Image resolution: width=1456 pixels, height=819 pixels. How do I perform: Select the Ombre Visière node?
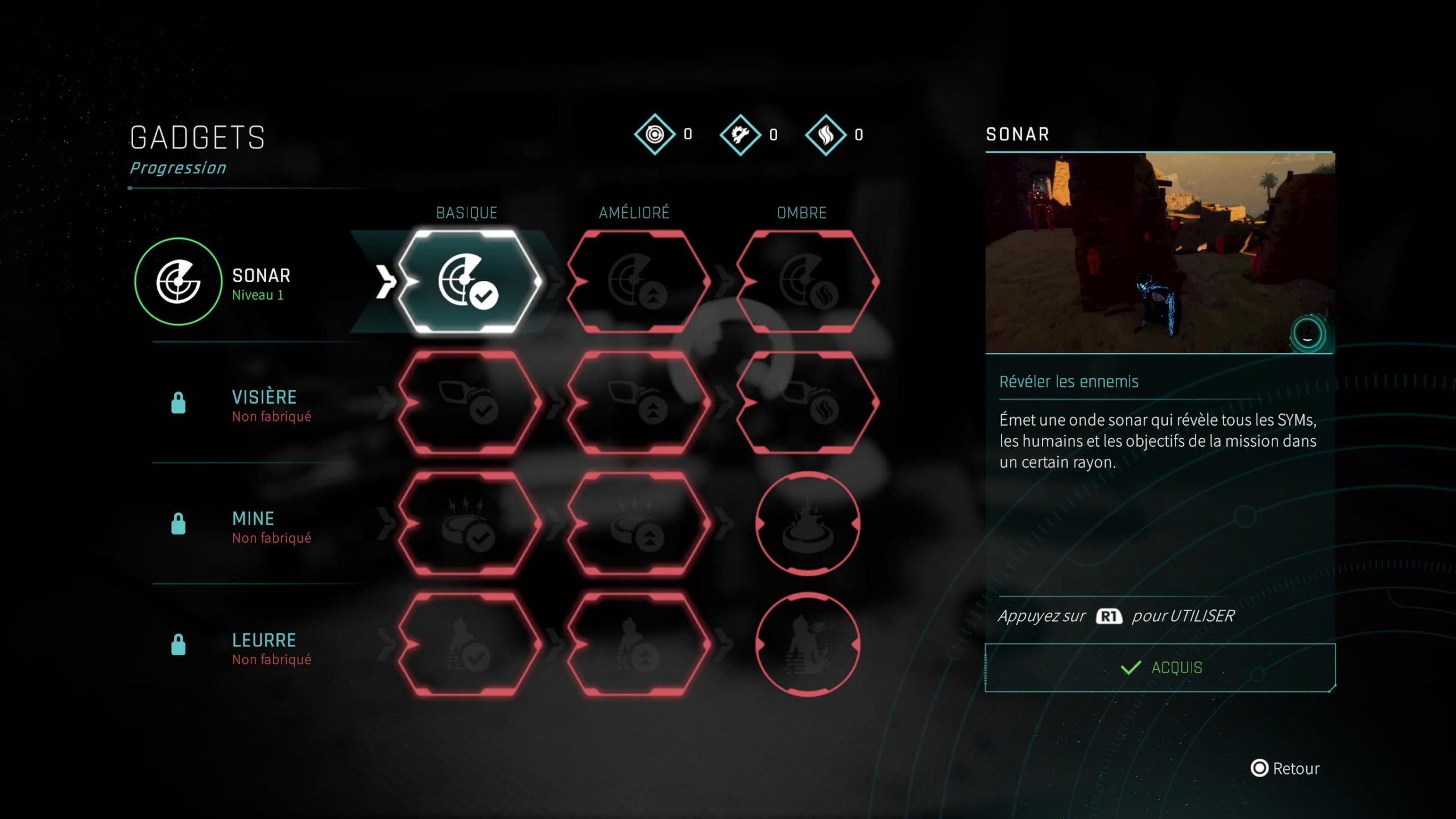click(x=806, y=403)
